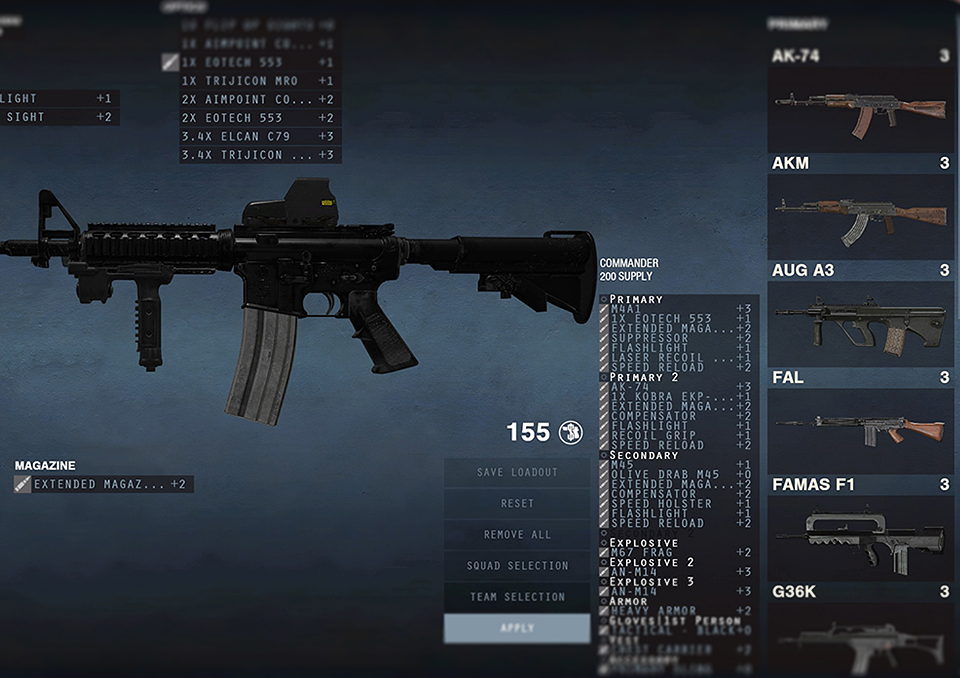Choose the 3.4x Trijicon optic
The width and height of the screenshot is (960, 678).
(260, 155)
